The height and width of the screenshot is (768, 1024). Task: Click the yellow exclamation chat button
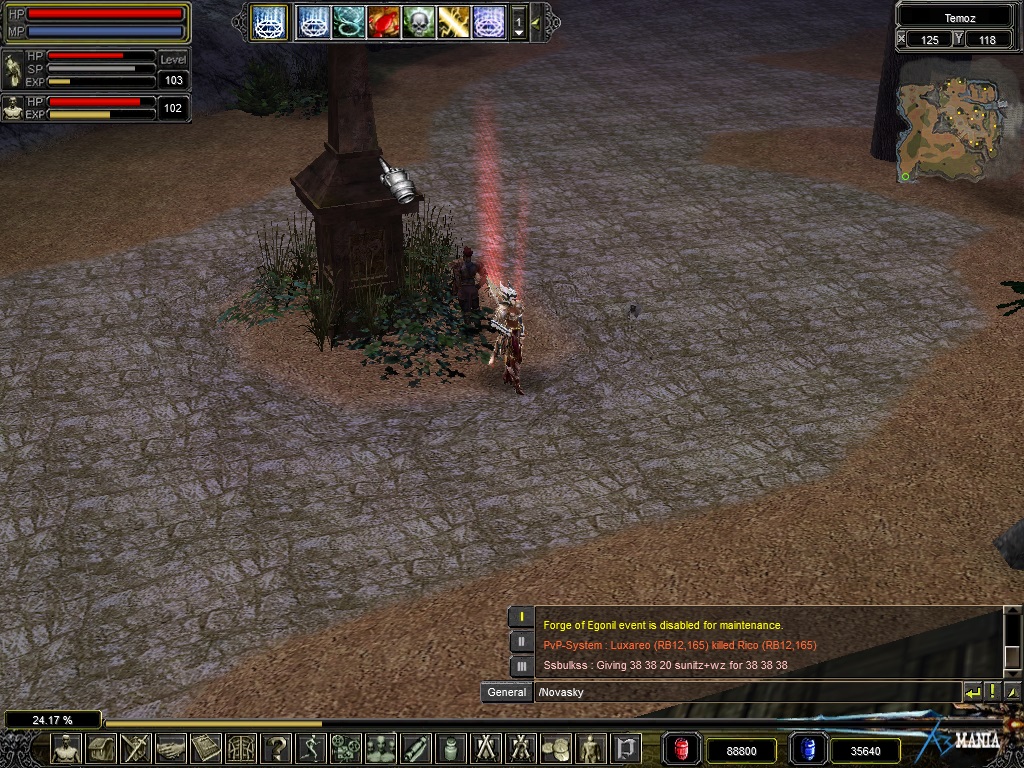point(992,692)
